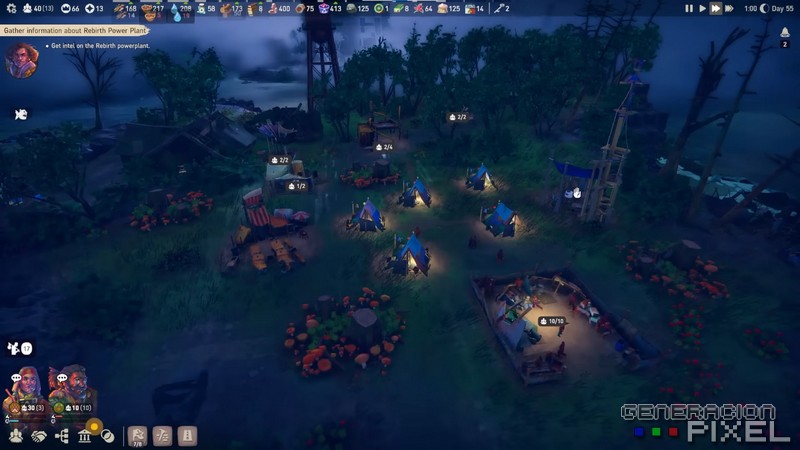Select double fast-forward speed

715,8
